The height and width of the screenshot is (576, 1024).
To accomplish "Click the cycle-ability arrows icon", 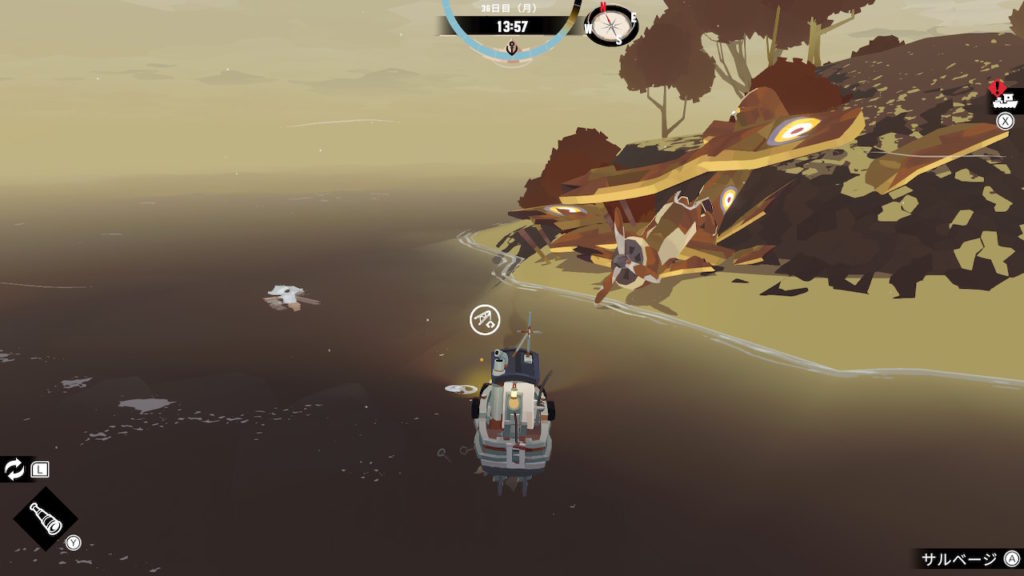I will [15, 469].
